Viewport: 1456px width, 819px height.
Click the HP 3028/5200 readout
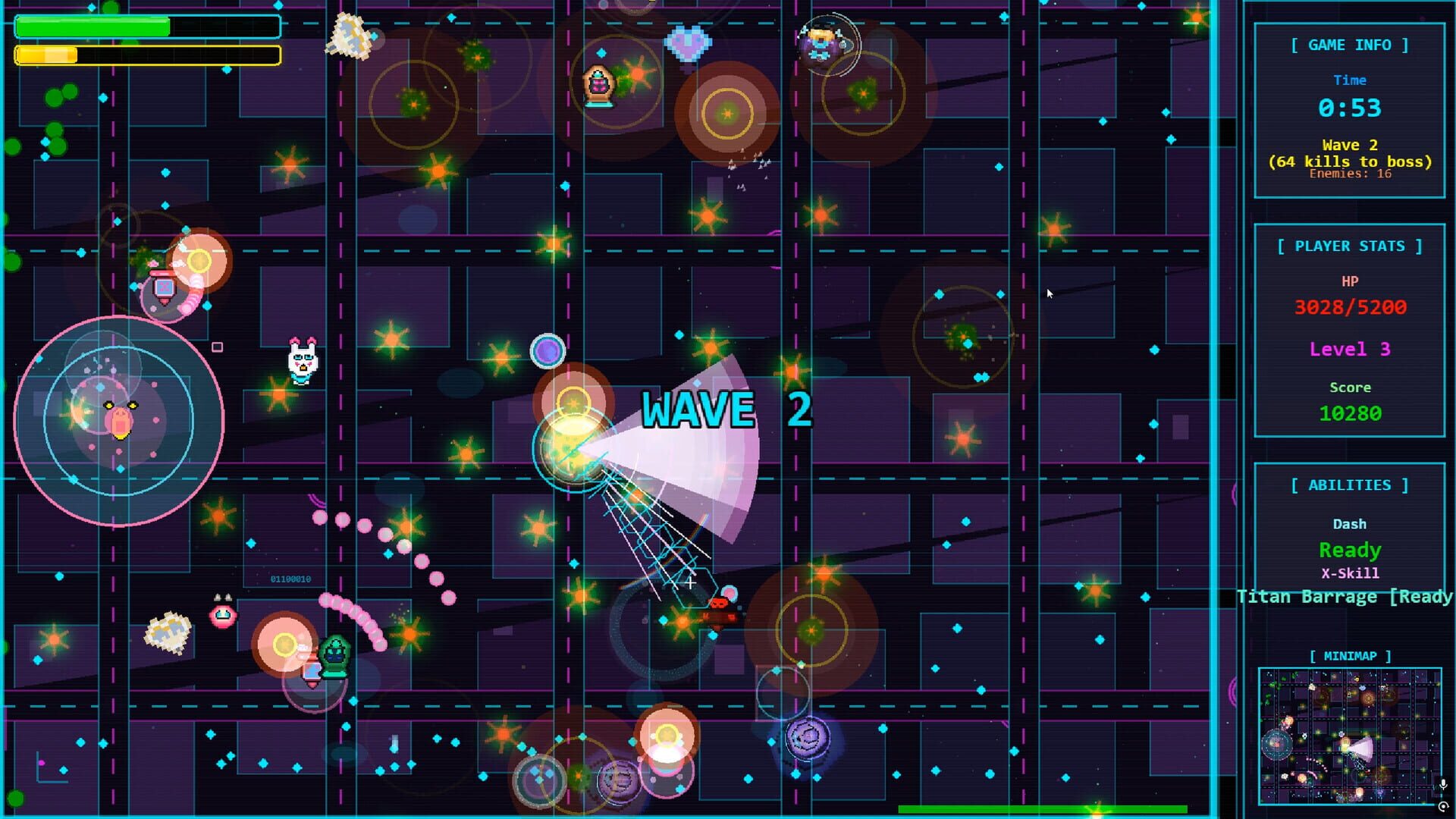coord(1350,307)
